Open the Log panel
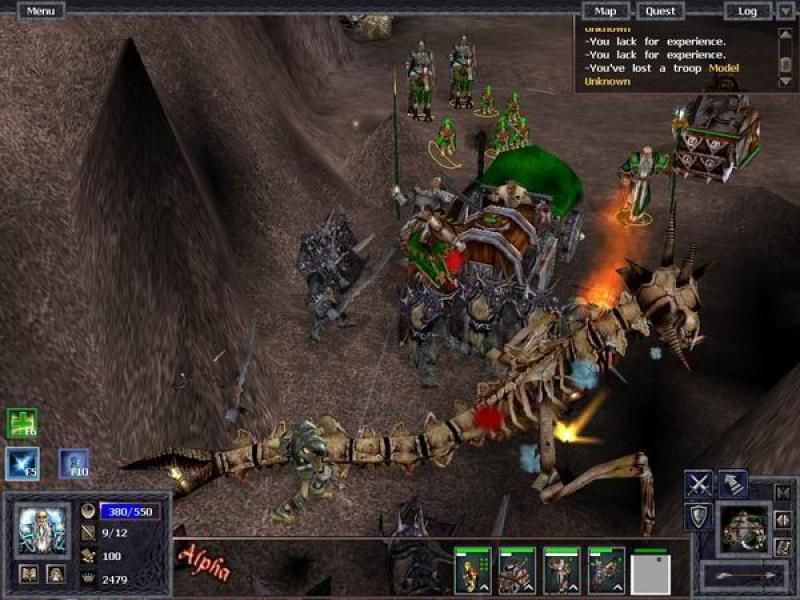The width and height of the screenshot is (800, 600). click(x=747, y=11)
